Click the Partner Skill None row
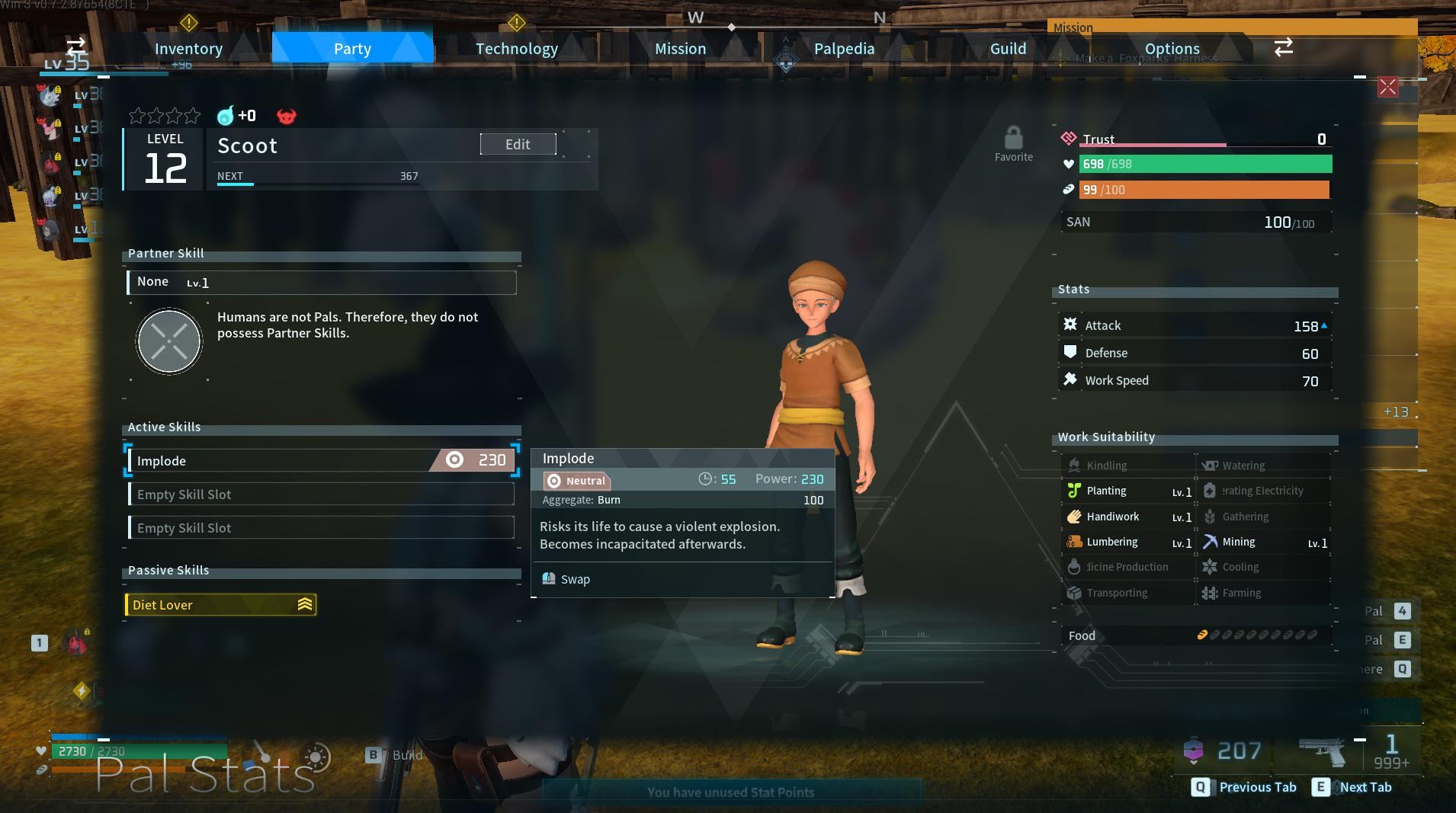 321,282
